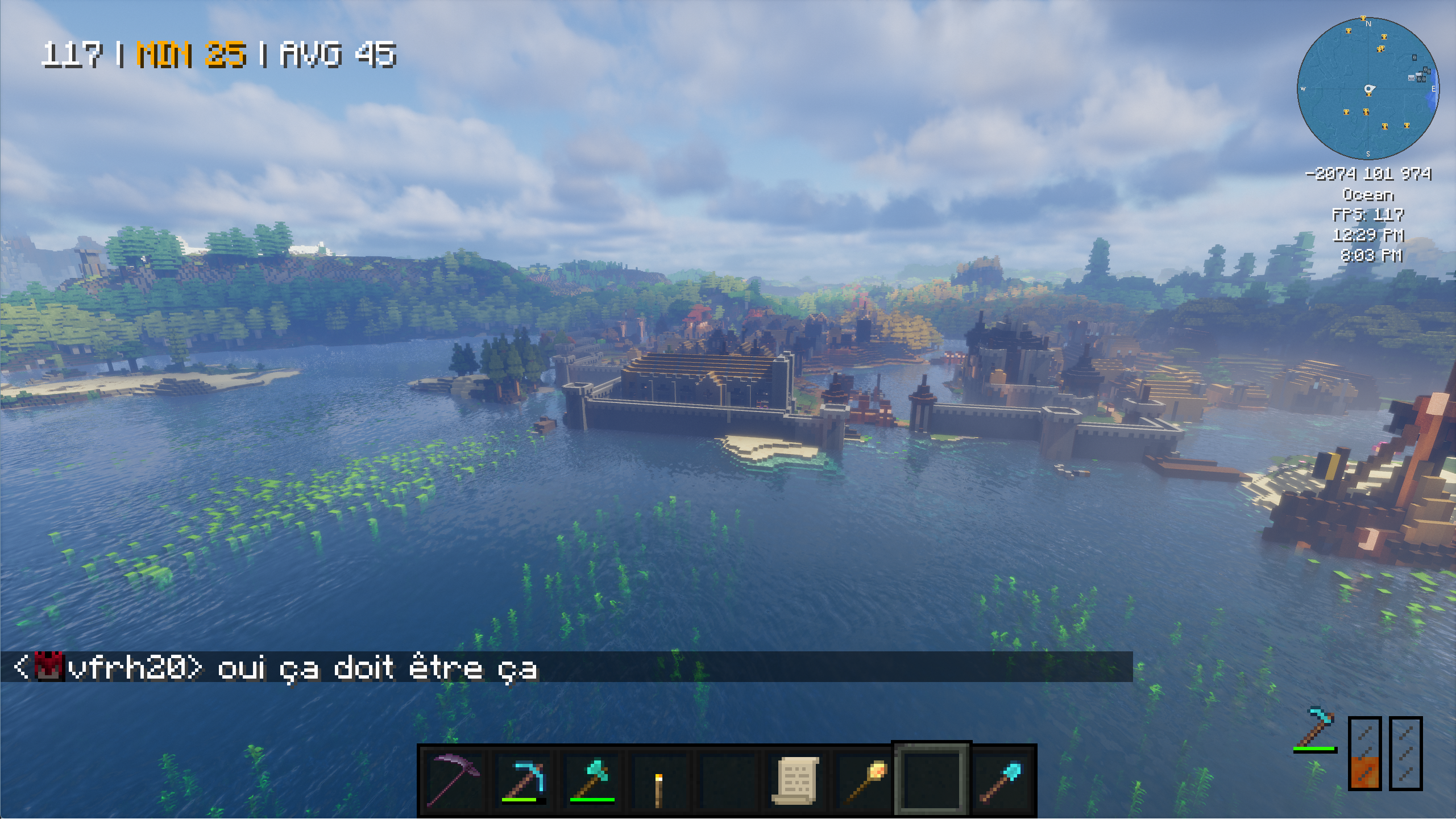Image resolution: width=1456 pixels, height=819 pixels.
Task: Open the circular minimap
Action: [x=1368, y=89]
